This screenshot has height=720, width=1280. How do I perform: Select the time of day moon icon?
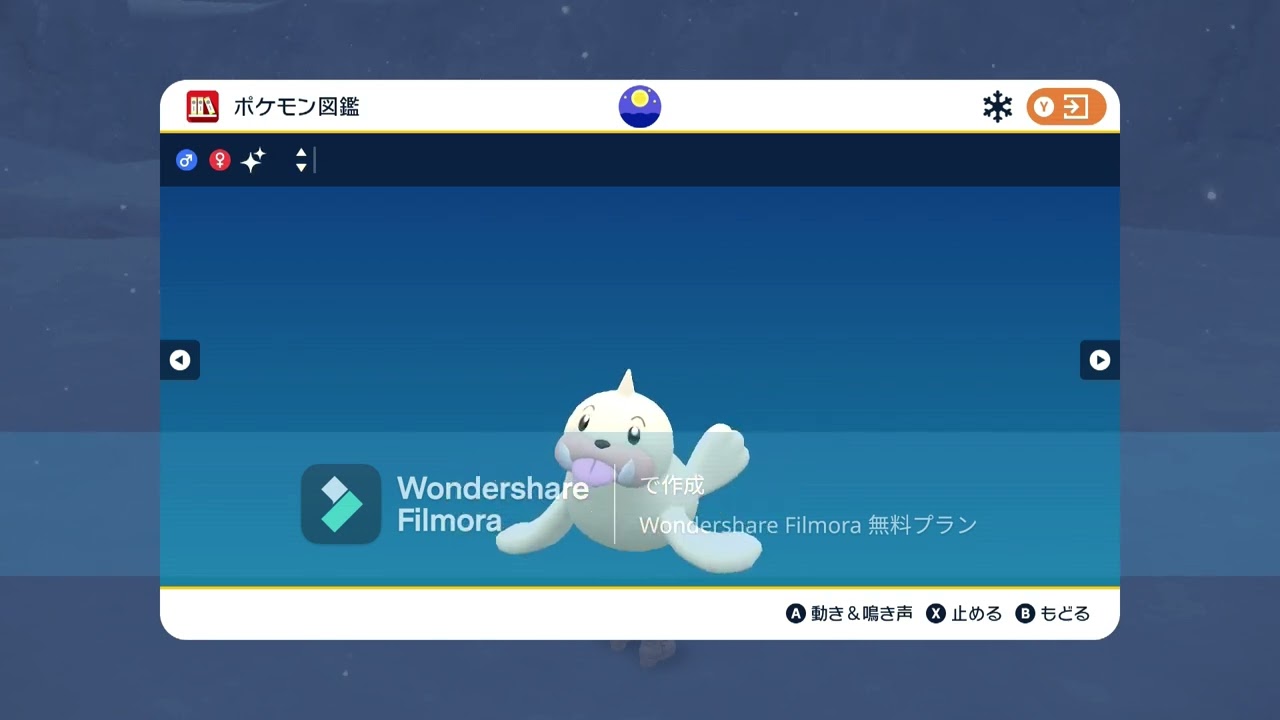(639, 106)
